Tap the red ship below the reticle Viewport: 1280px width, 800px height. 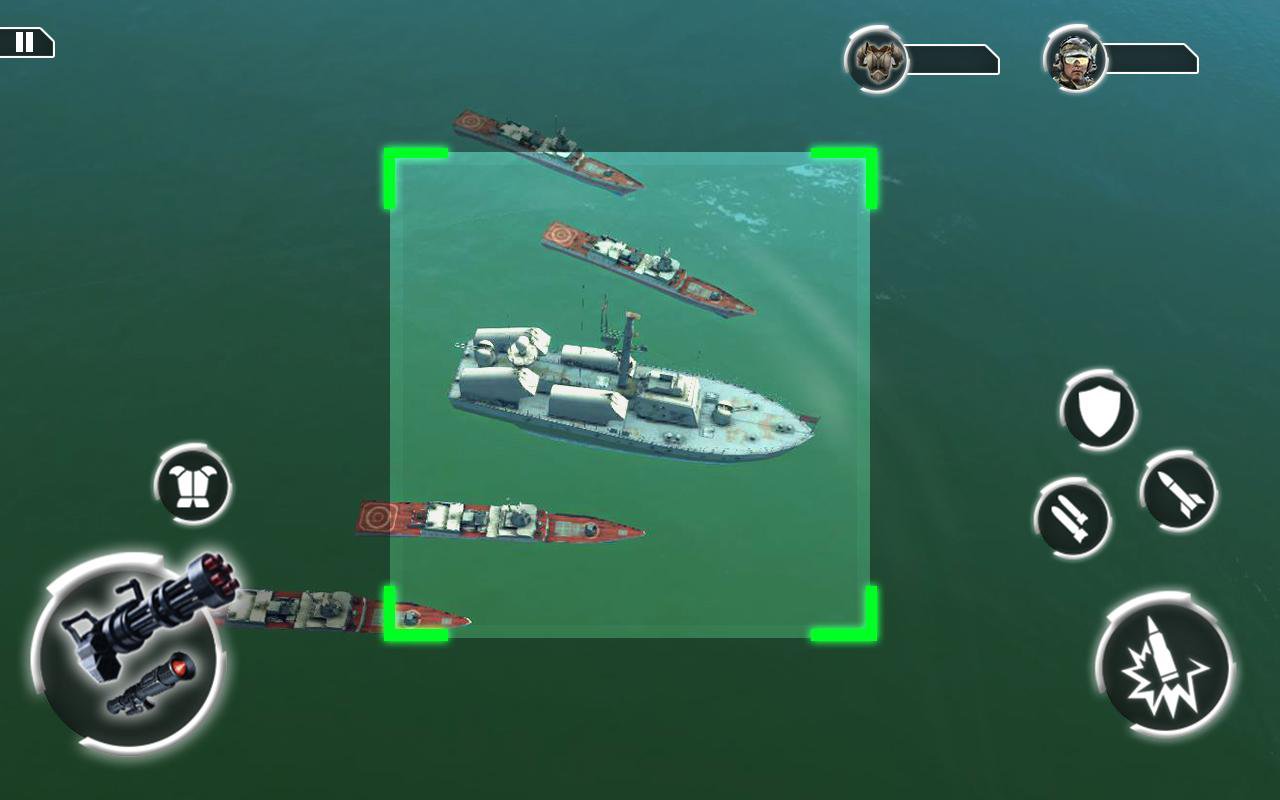pyautogui.click(x=500, y=520)
